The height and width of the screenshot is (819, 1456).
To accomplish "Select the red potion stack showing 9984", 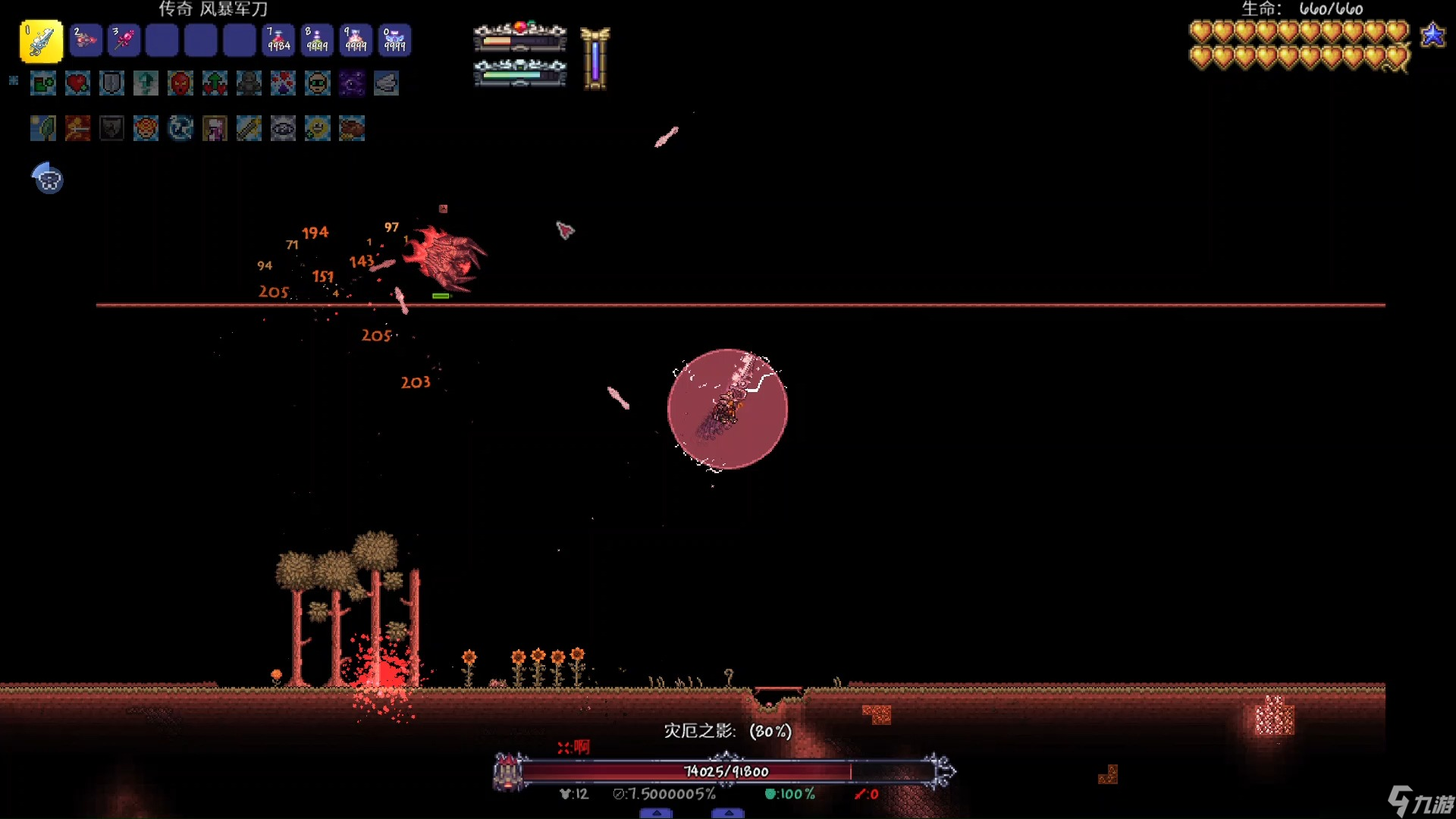I will (278, 41).
